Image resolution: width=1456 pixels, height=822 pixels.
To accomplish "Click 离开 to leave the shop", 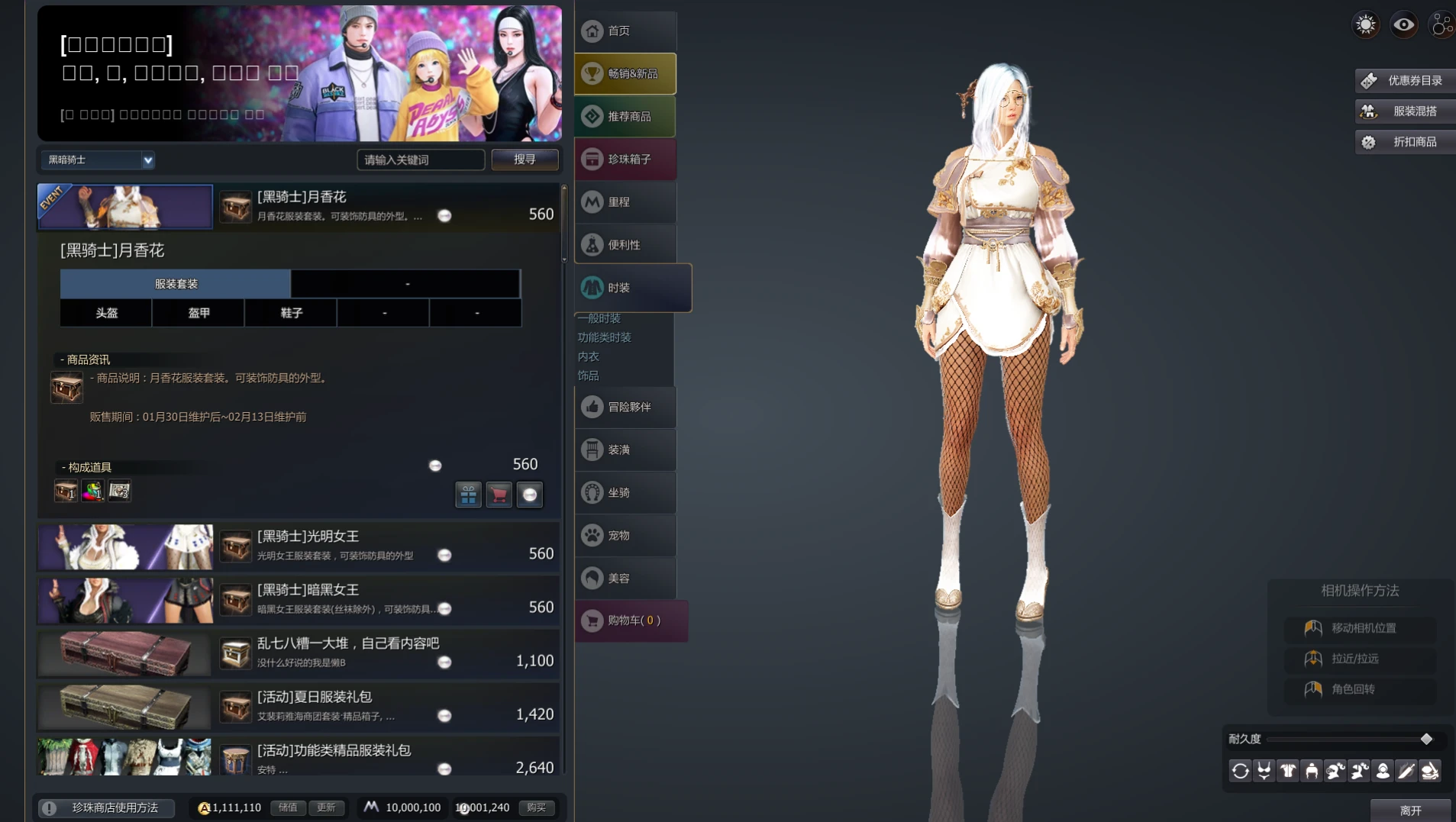I will tap(1410, 811).
